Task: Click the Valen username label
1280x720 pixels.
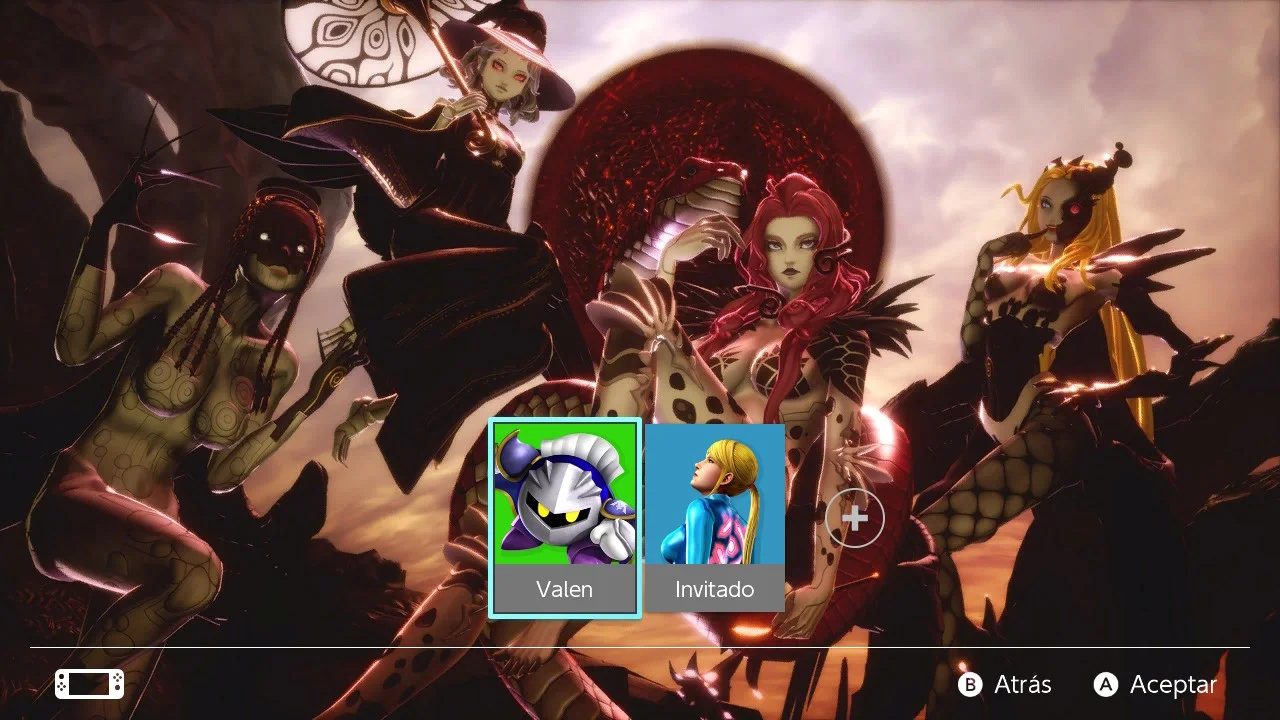Action: click(565, 590)
